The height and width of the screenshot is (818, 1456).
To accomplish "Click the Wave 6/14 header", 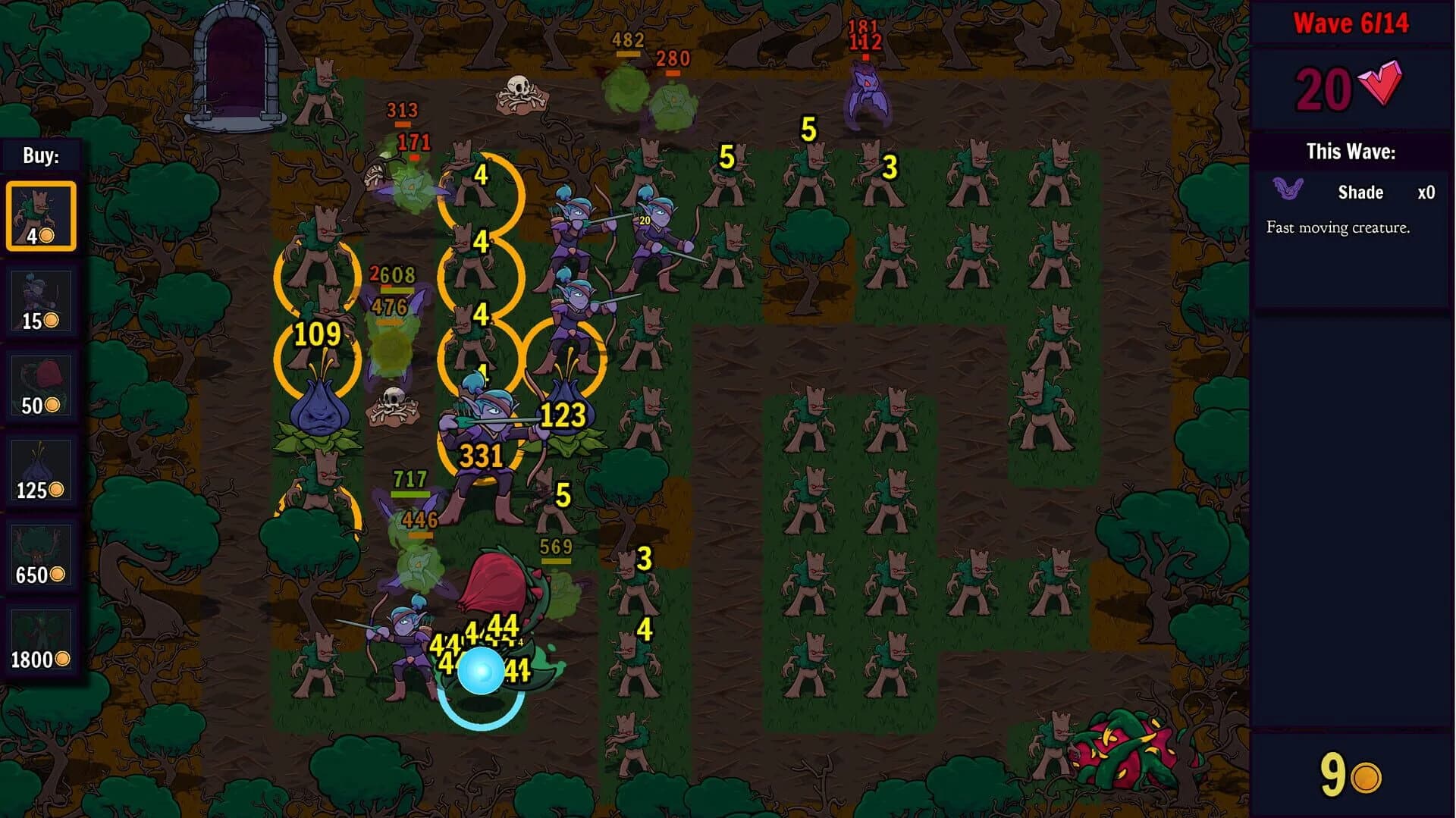I will (x=1351, y=23).
